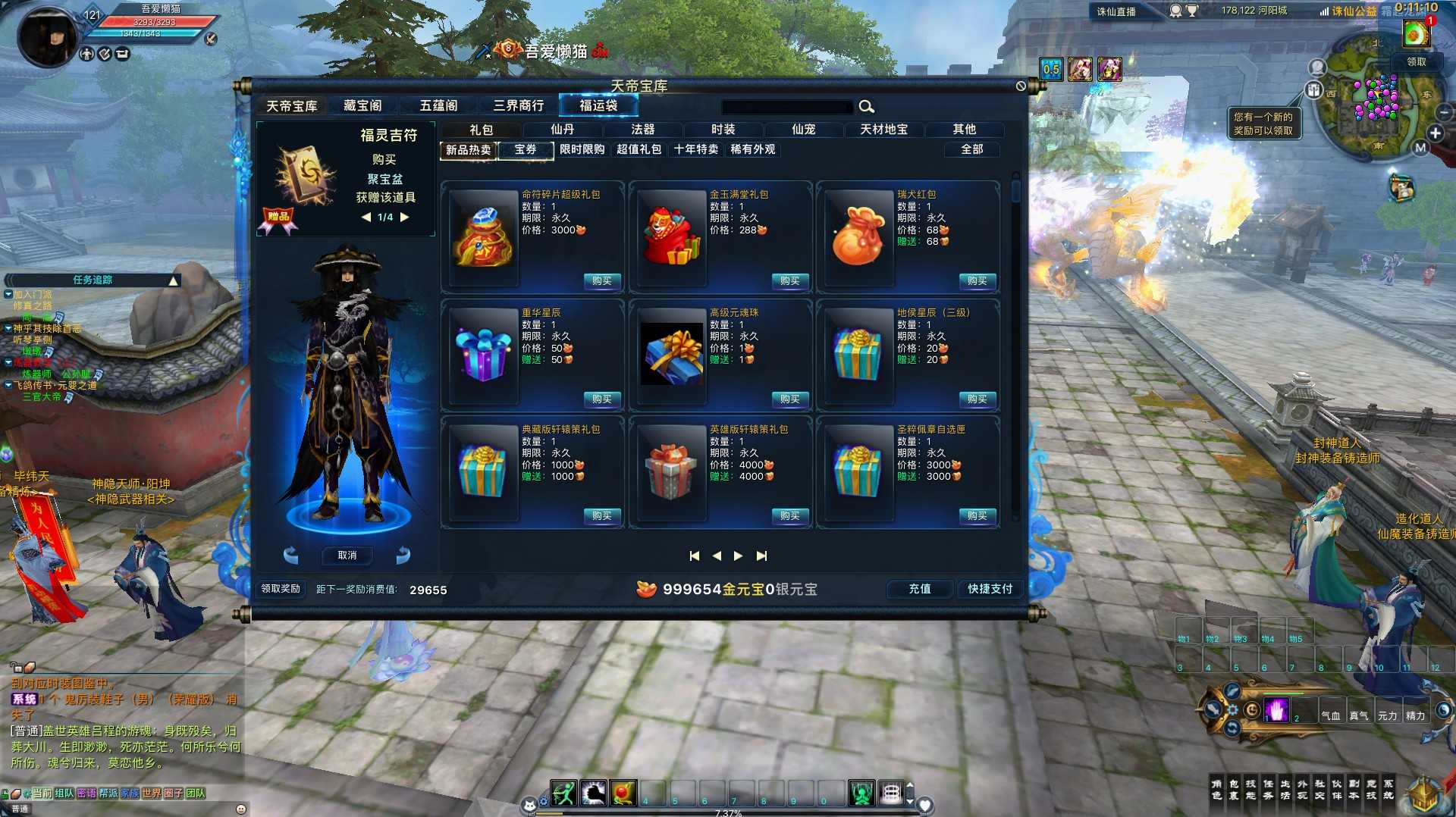Close the 天帝宝库 shop window
The image size is (1456, 817).
coord(1021,86)
